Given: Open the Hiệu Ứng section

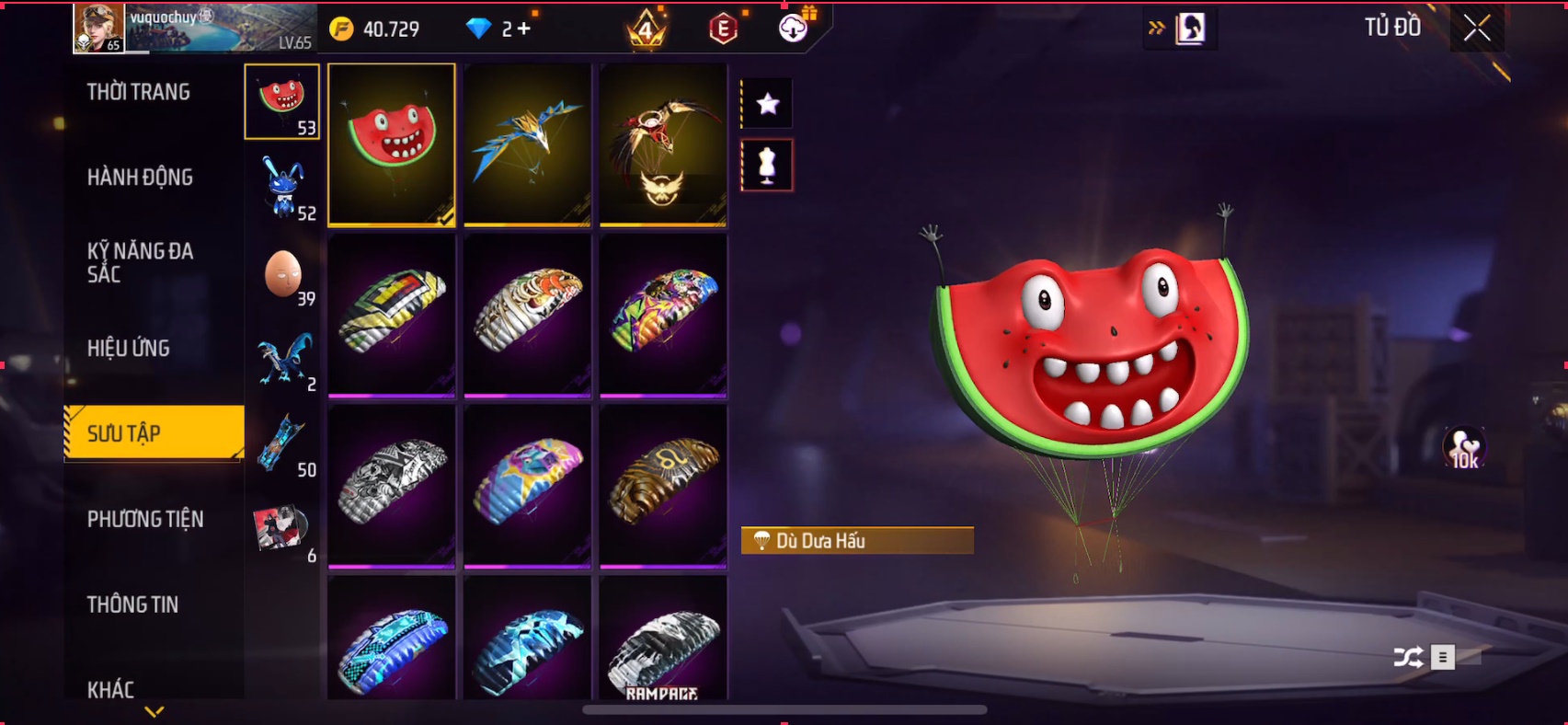Looking at the screenshot, I should pos(129,348).
